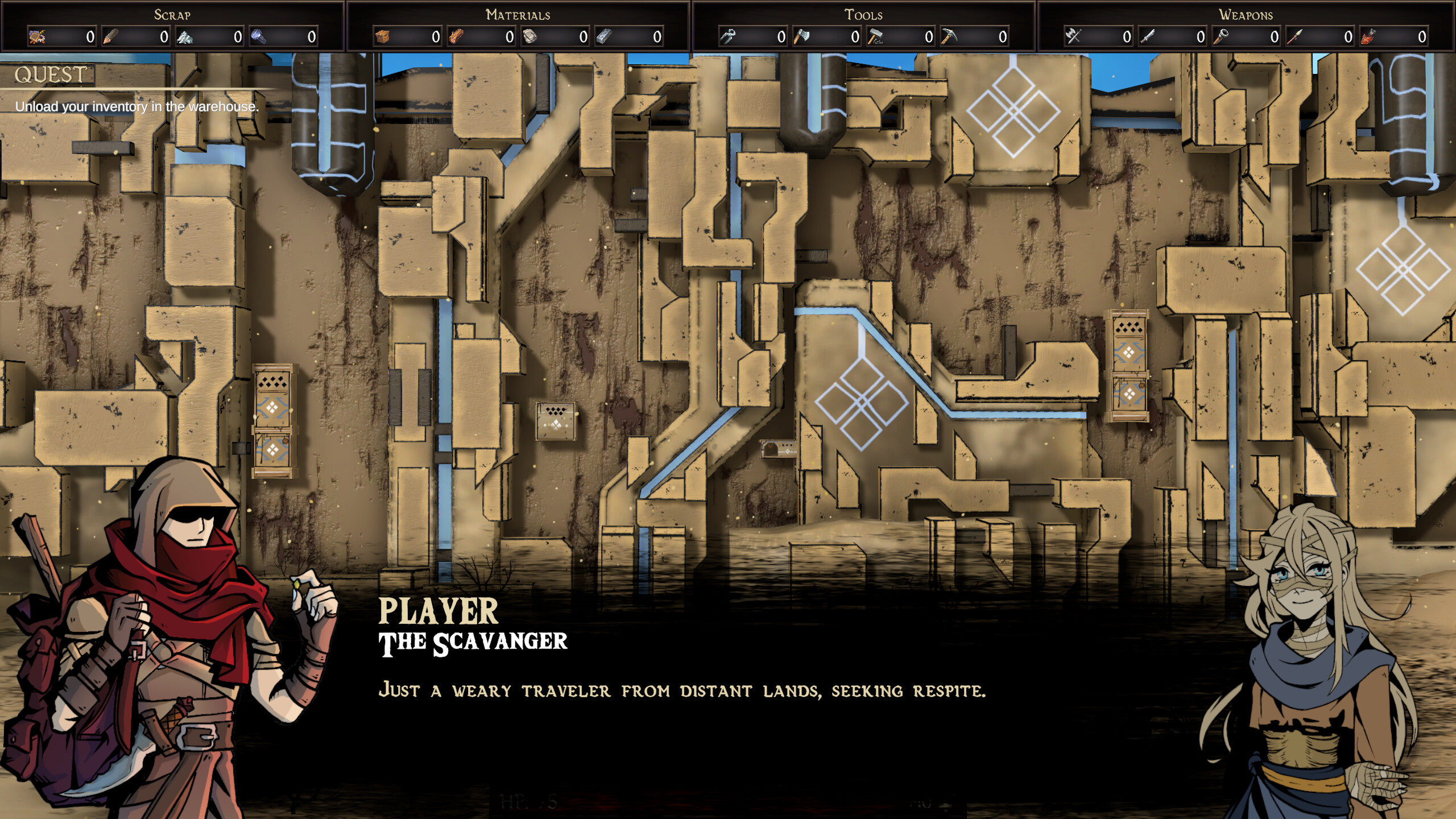Screen dimensions: 1456x819
Task: Select the ore crystal icon in Scrap panel
Action: pos(186,37)
